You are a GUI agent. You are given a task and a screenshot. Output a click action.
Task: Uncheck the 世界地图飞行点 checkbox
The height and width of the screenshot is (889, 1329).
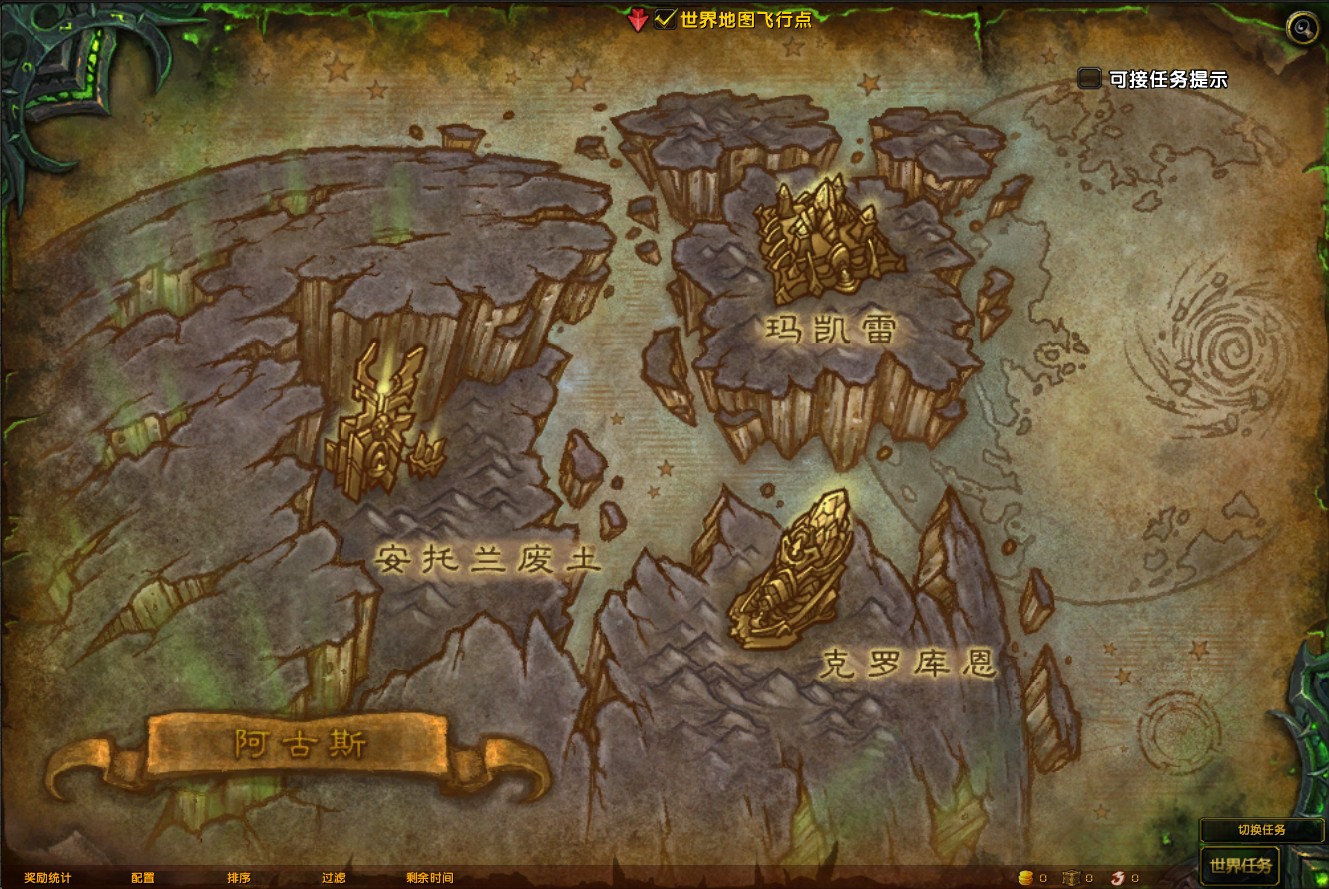(x=664, y=18)
